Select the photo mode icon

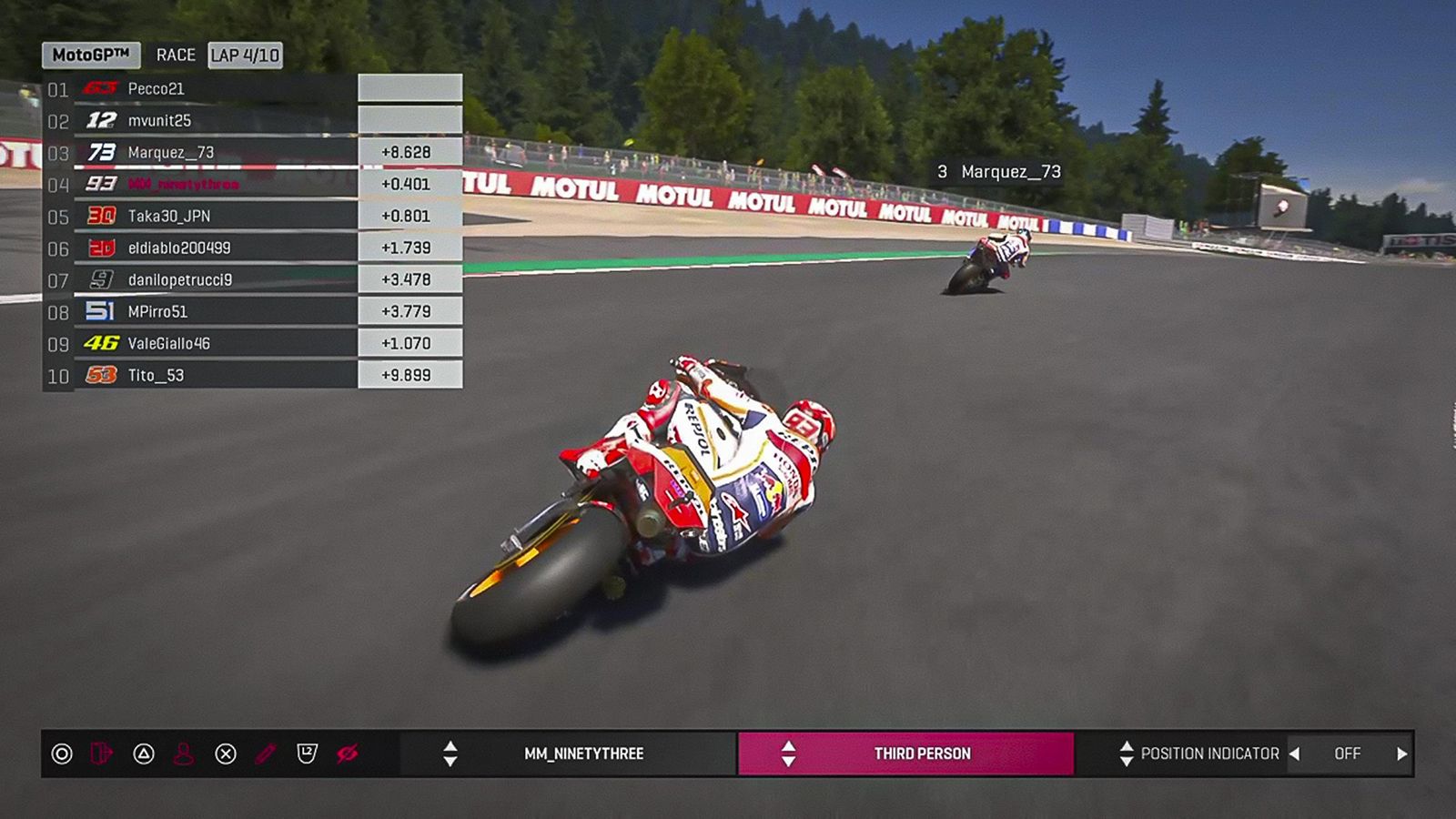coord(100,753)
